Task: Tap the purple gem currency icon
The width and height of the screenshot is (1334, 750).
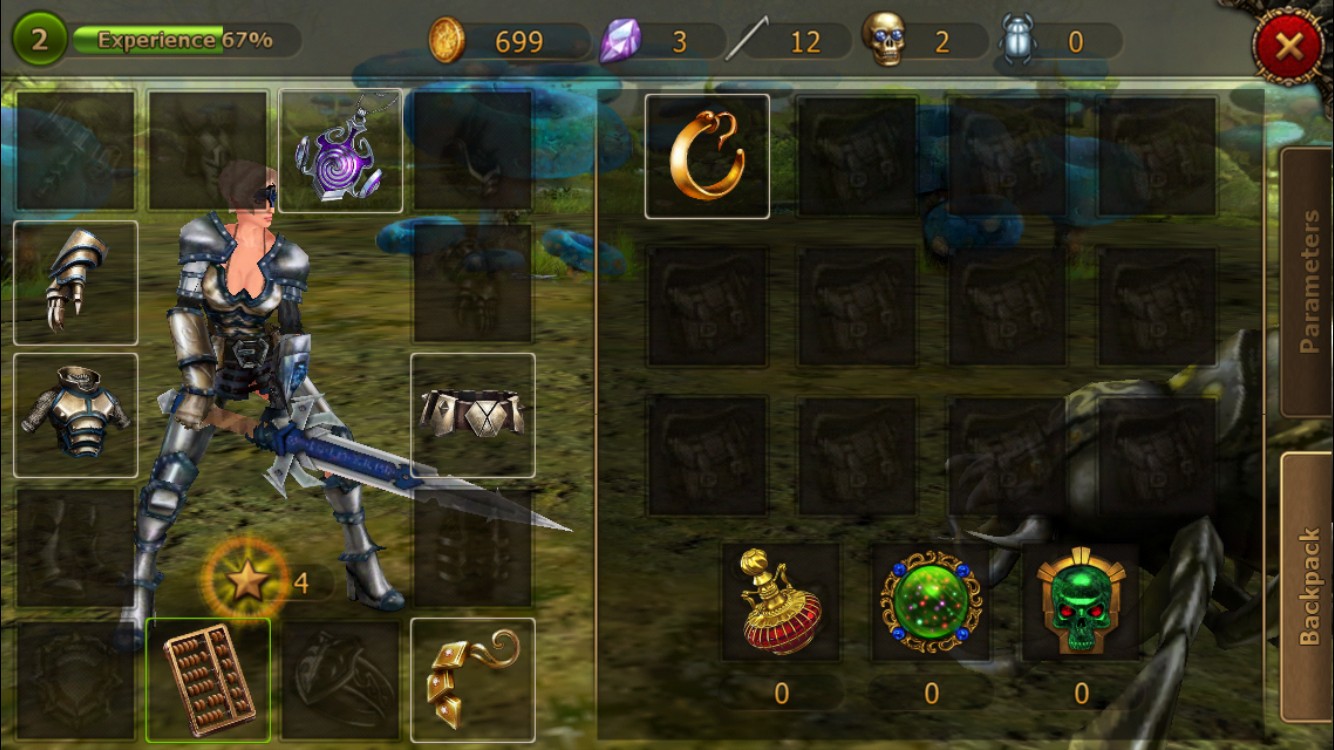Action: [x=619, y=41]
